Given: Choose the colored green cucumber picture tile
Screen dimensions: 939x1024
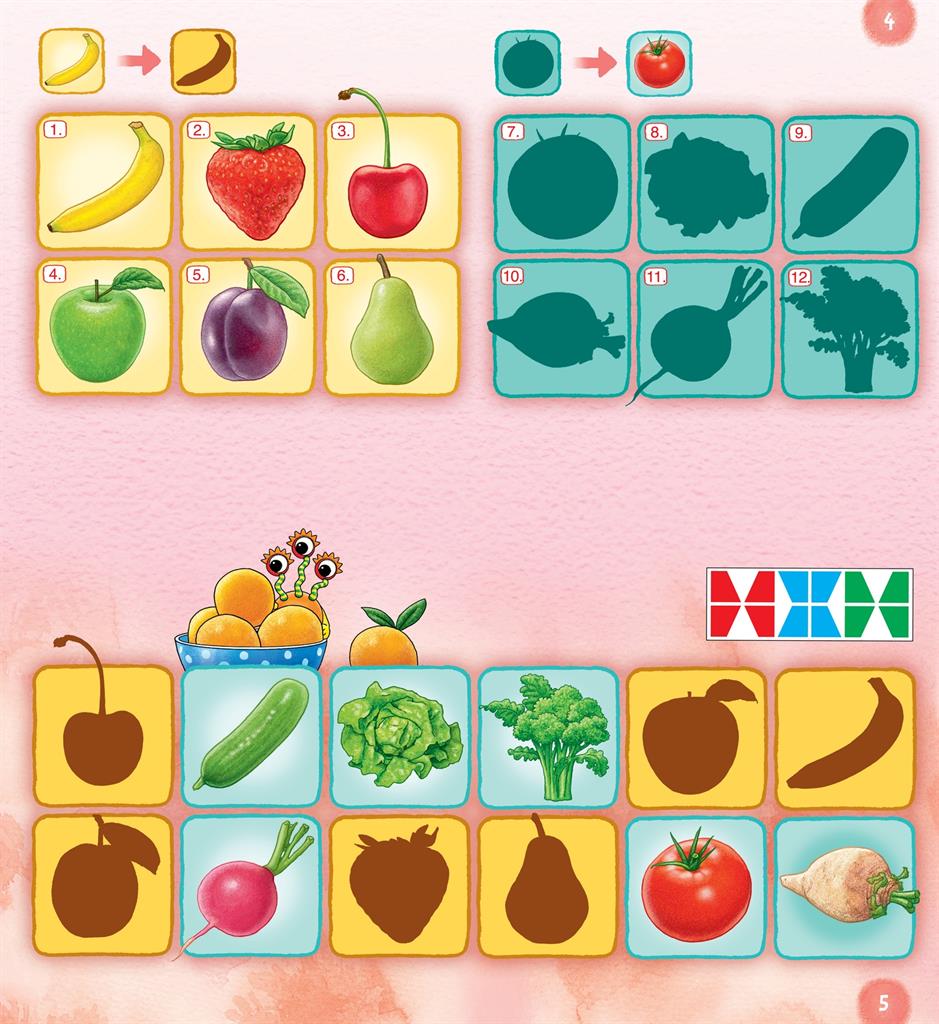Looking at the screenshot, I should 251,736.
